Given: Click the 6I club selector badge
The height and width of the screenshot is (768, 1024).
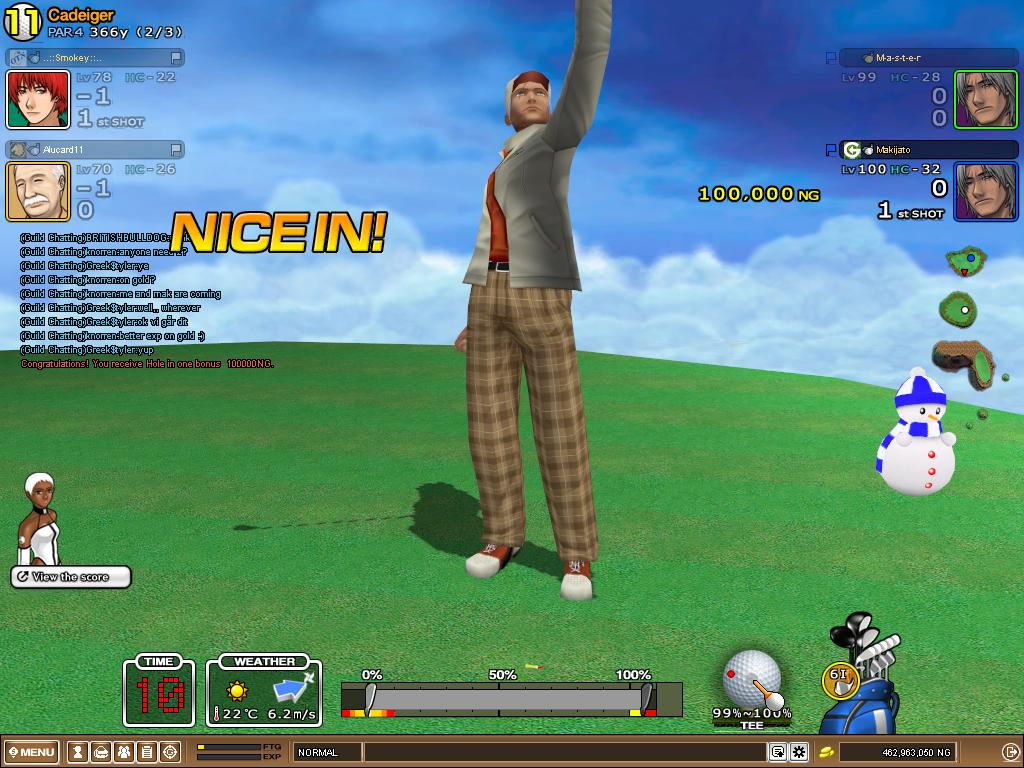Looking at the screenshot, I should [840, 676].
